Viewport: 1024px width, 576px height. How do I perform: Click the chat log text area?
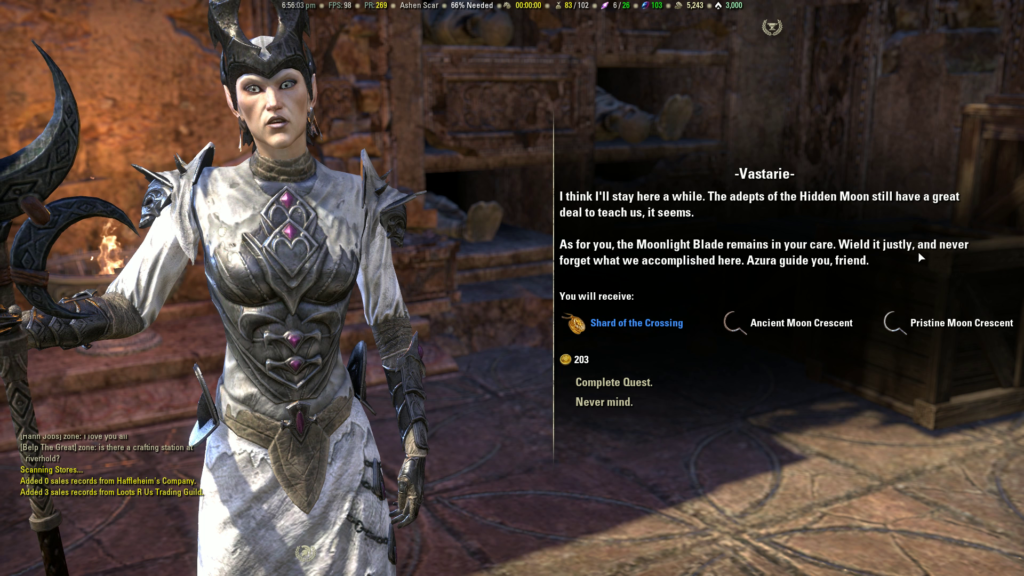click(112, 465)
